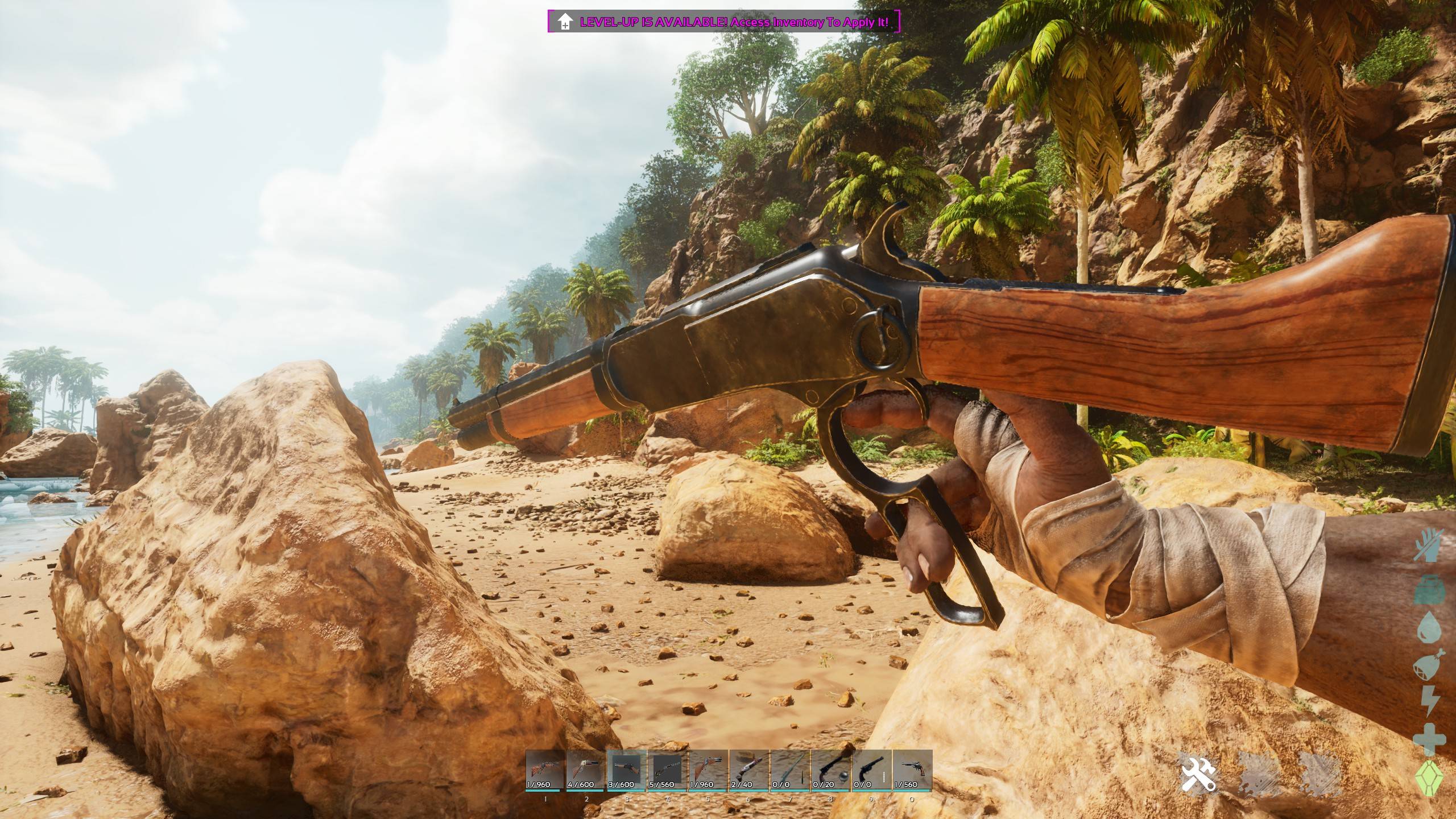Screen dimensions: 1456x819
Task: Click the crossed hammer and wrench icon
Action: point(1198,772)
